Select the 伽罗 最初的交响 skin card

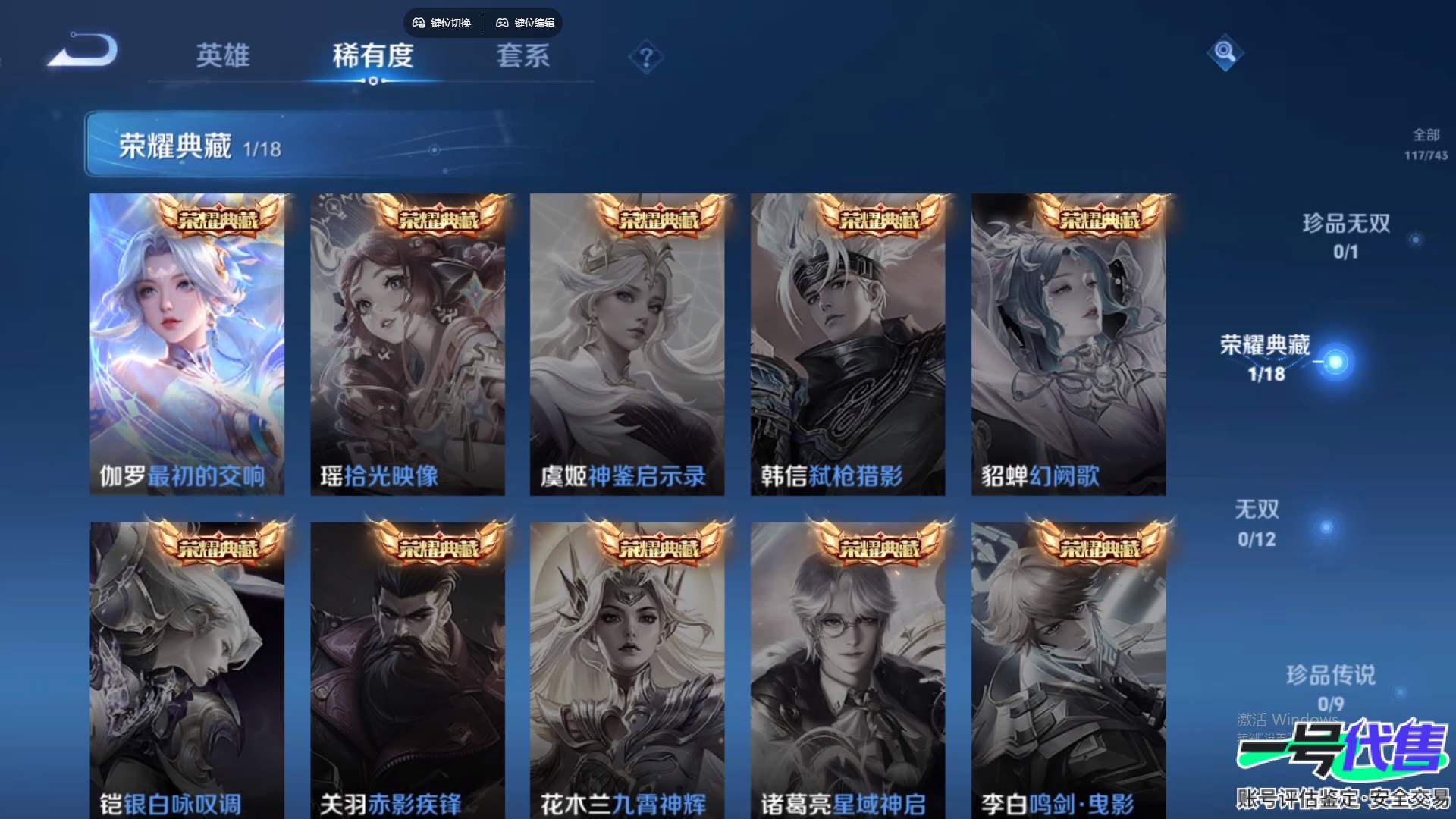[x=187, y=345]
